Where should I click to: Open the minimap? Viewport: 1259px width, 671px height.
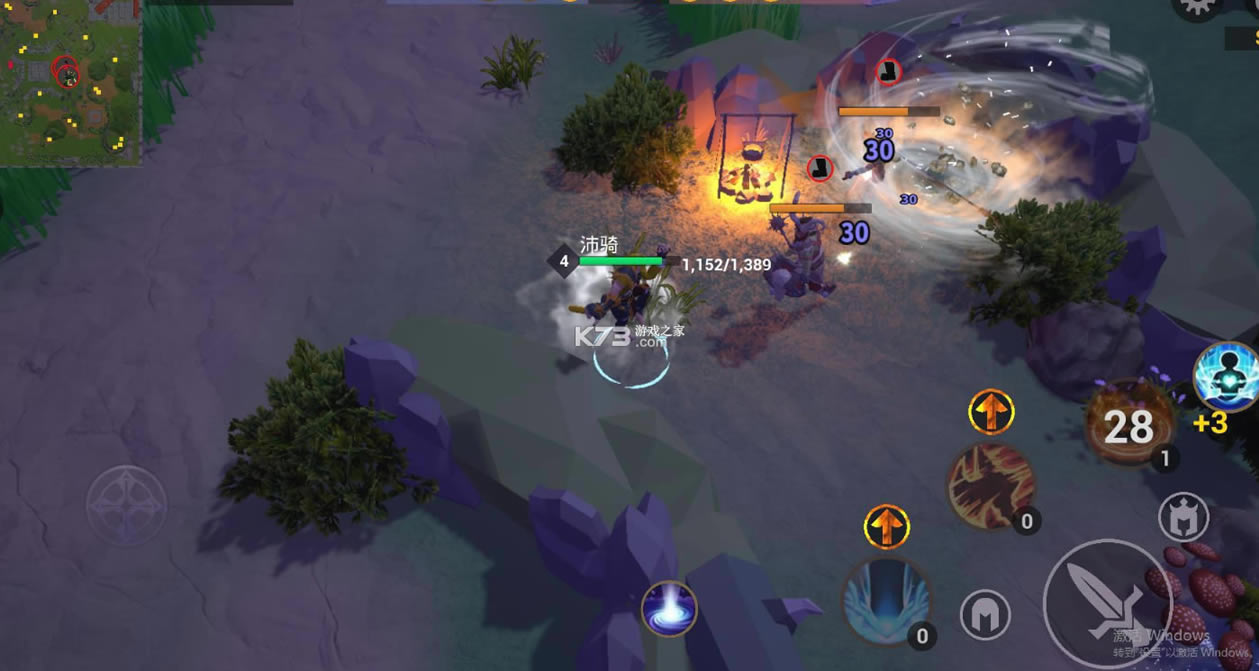coord(70,82)
